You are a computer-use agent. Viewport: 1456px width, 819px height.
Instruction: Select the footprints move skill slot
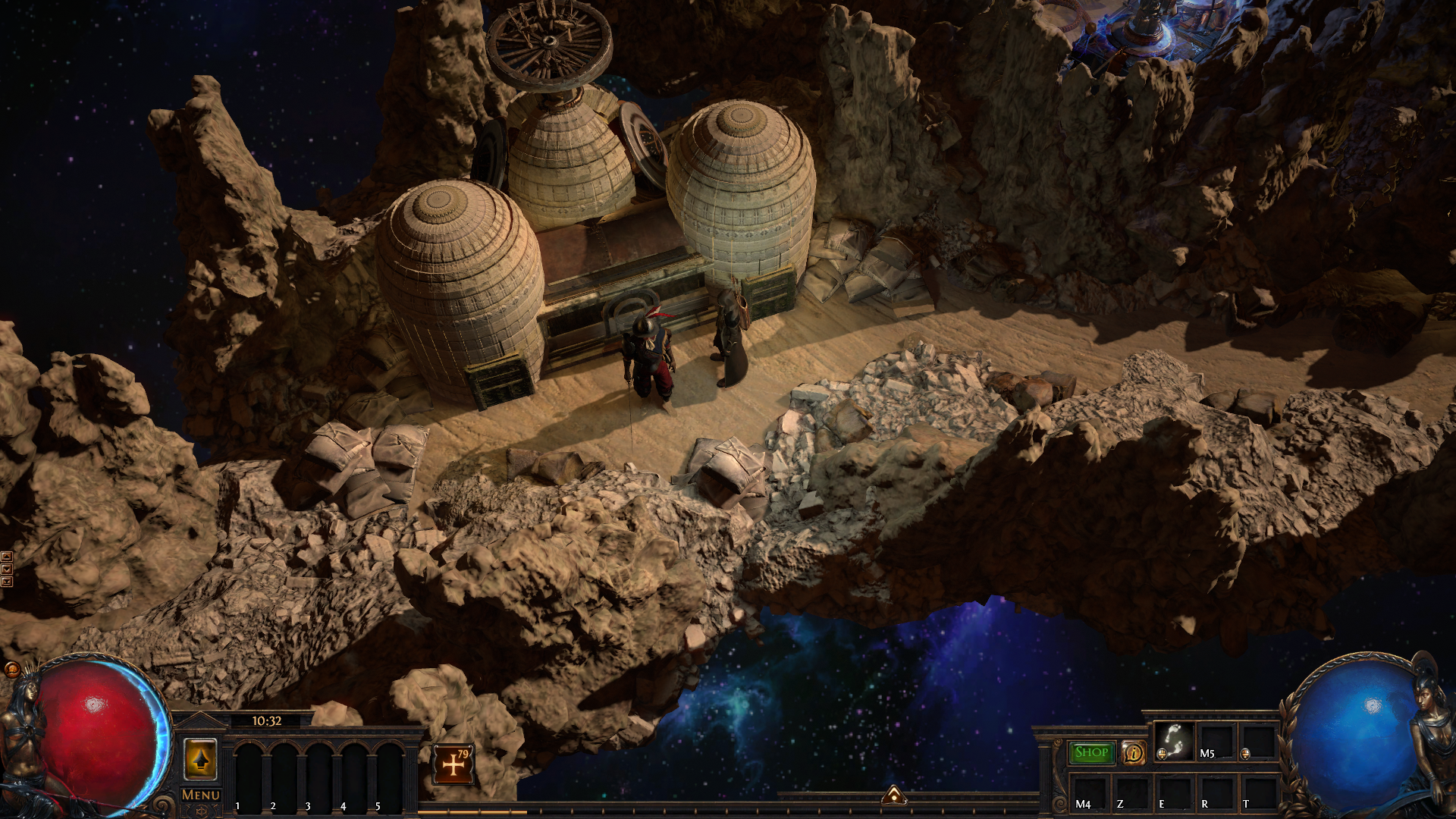[1174, 741]
